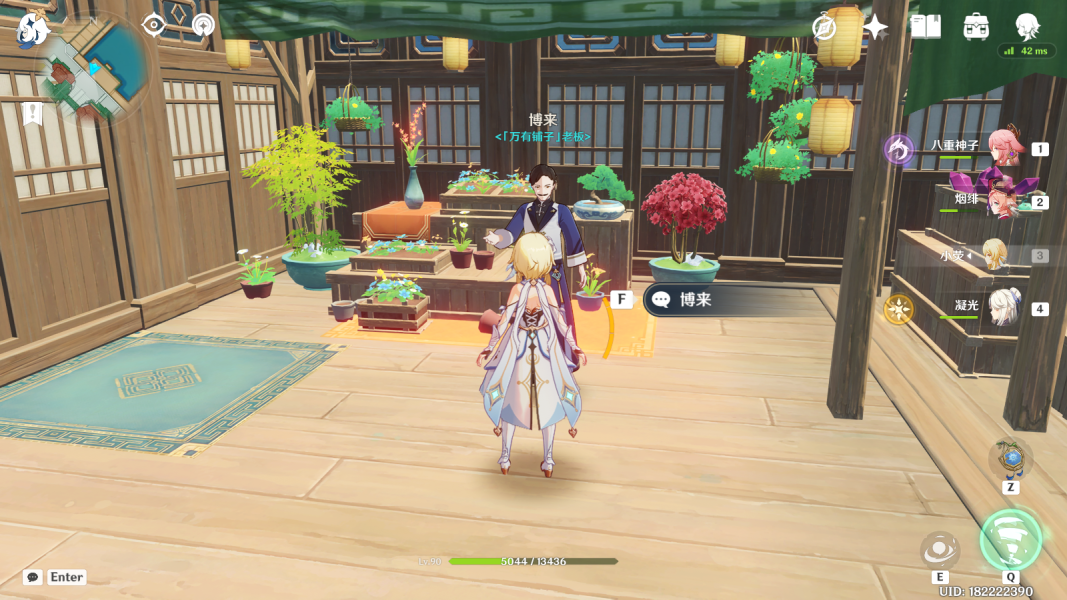
Task: Use the gadget icon above the skill buttons
Action: (1010, 459)
